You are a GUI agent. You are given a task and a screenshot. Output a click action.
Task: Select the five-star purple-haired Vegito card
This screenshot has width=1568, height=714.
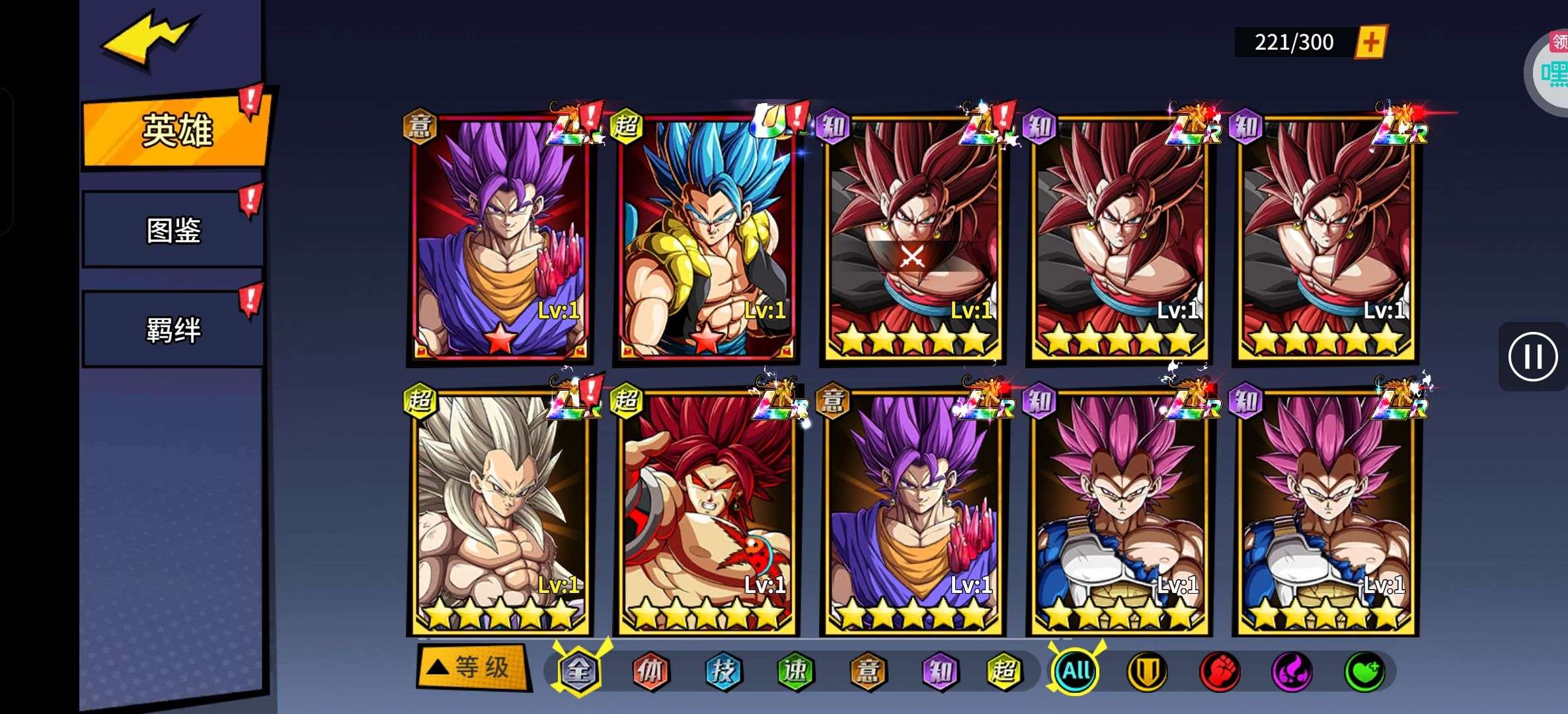(912, 512)
